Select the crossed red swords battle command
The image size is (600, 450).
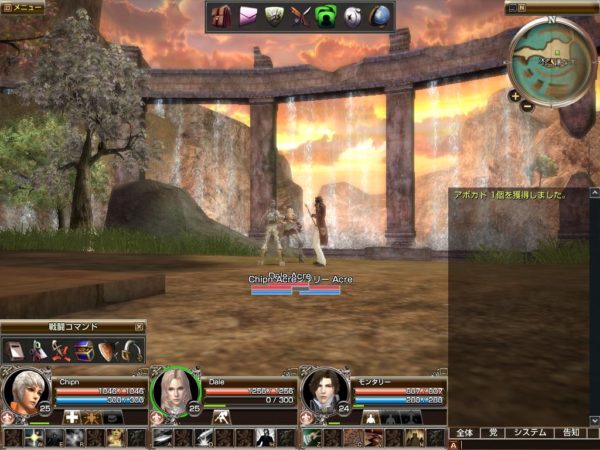[62, 350]
